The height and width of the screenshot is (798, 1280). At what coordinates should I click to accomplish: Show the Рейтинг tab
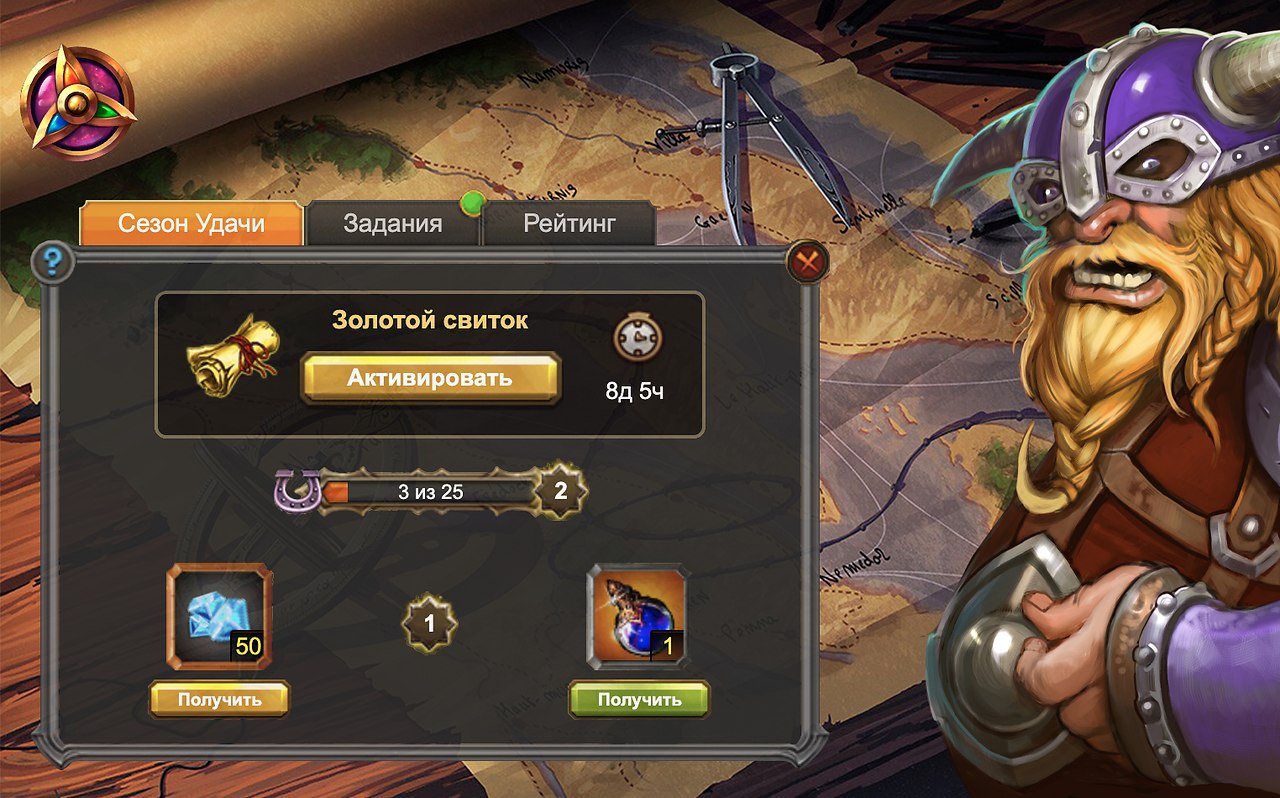point(569,223)
